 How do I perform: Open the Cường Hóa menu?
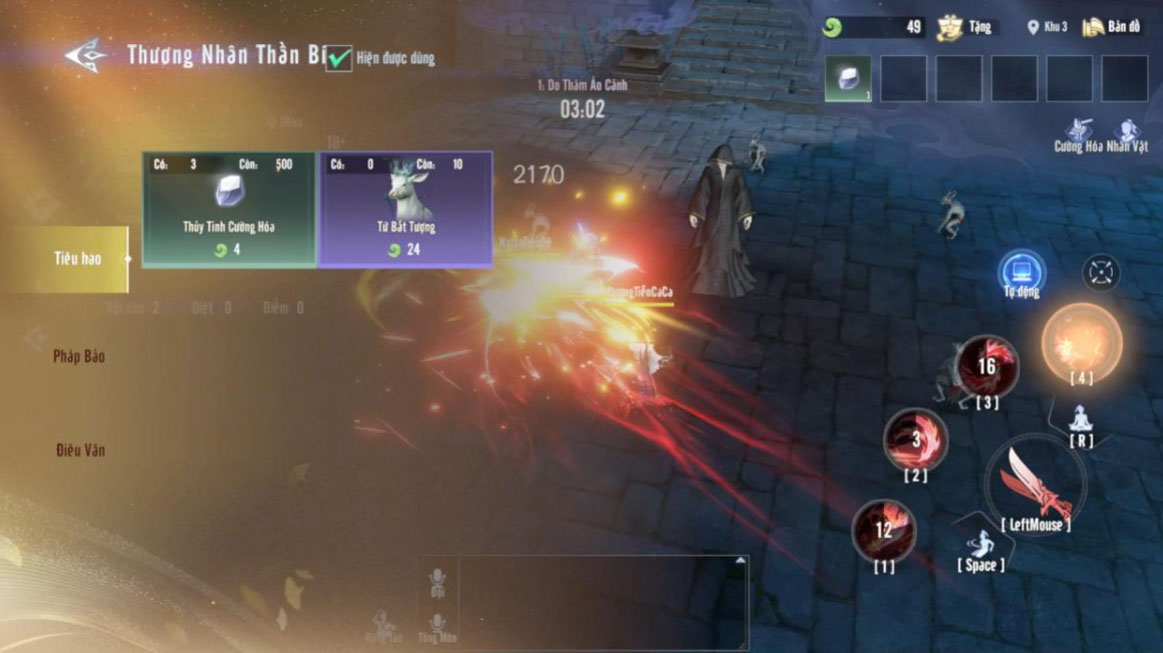click(1076, 135)
